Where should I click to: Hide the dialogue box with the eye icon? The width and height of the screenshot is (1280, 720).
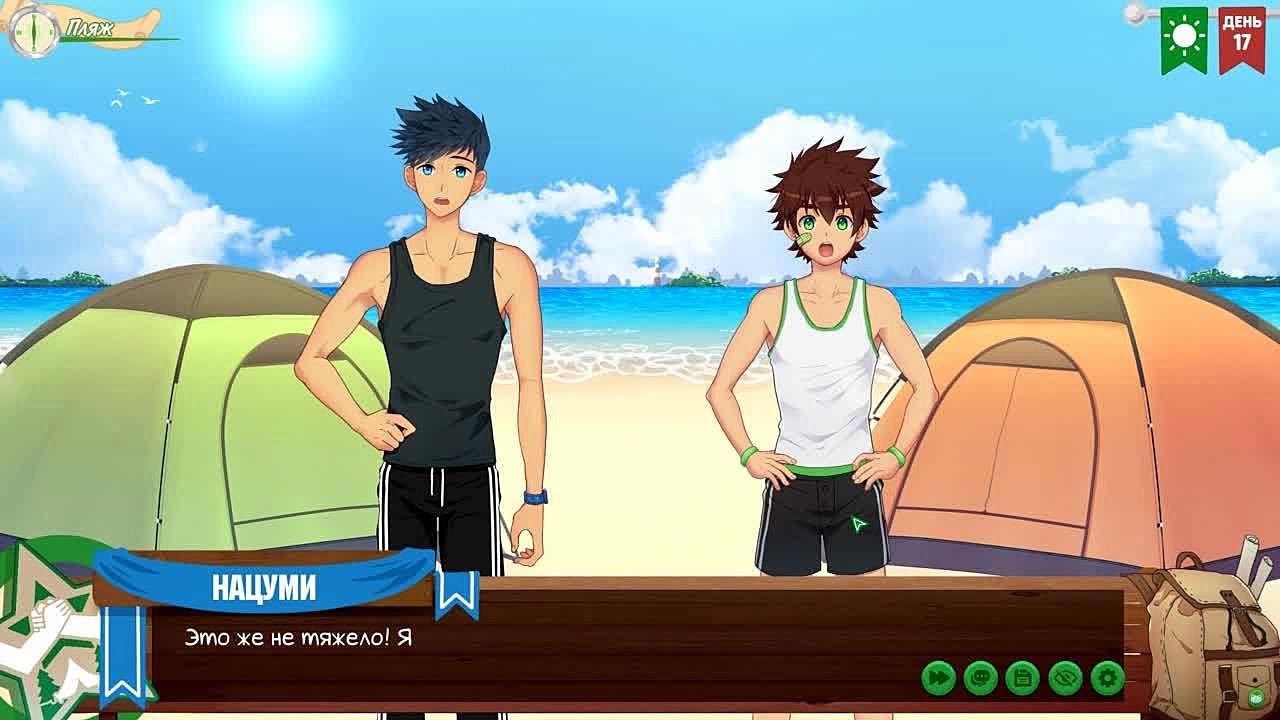pos(1065,678)
